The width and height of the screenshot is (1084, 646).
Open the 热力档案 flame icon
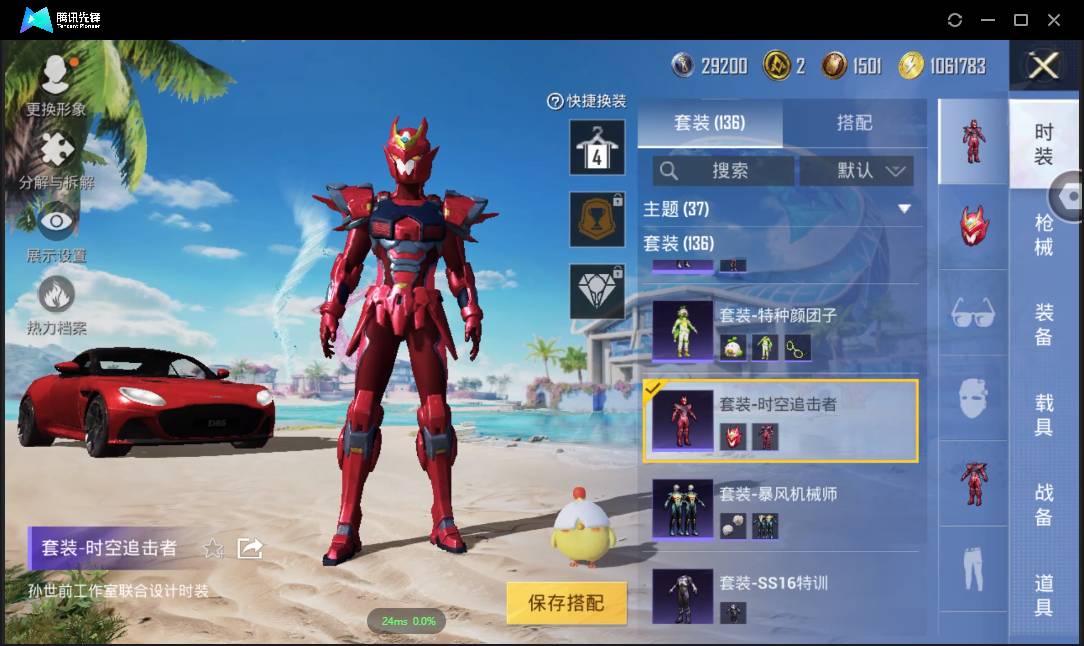click(56, 305)
